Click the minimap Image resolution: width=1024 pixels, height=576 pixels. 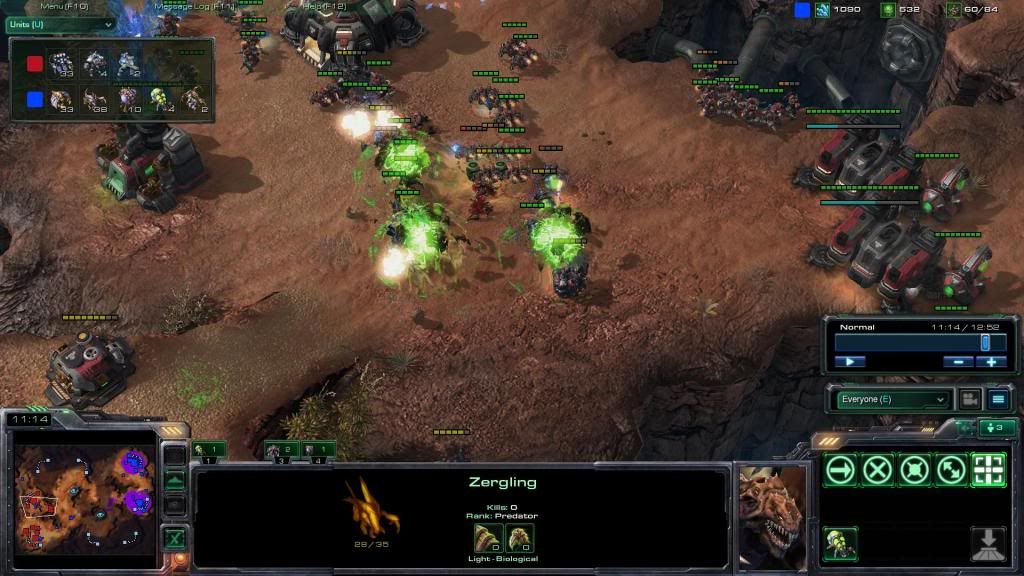click(x=85, y=487)
